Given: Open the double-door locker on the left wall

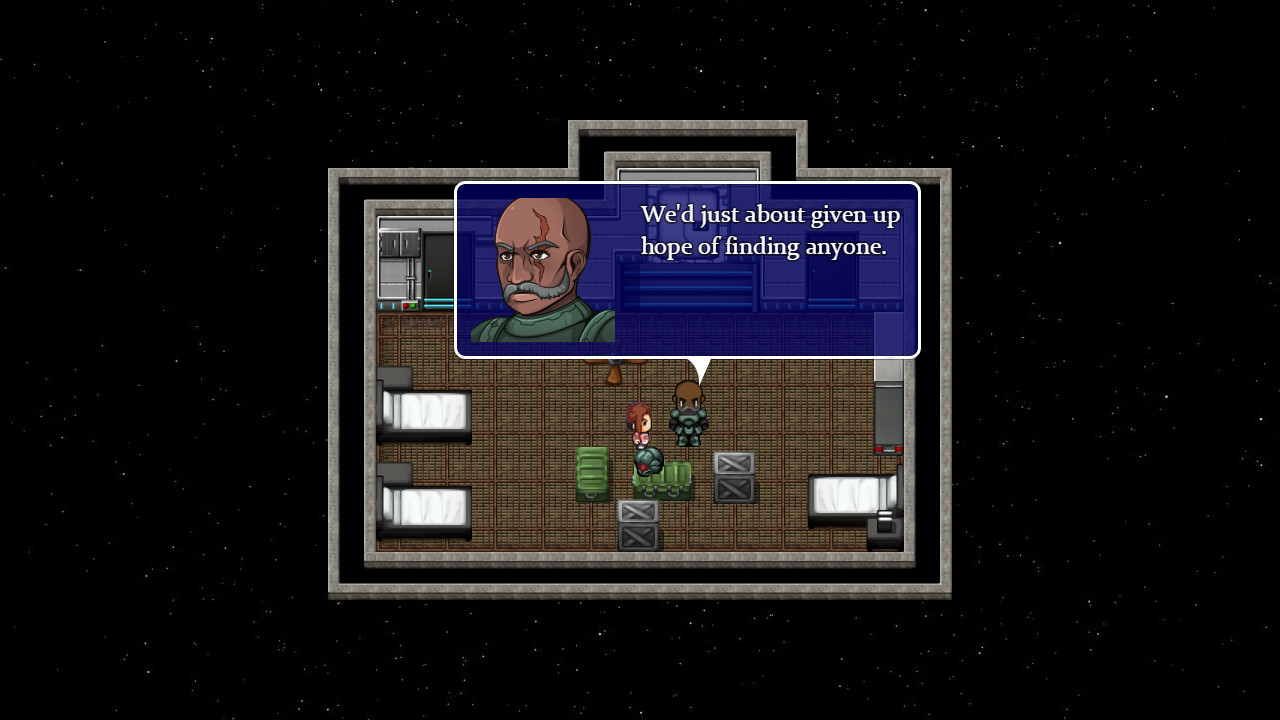Looking at the screenshot, I should (401, 242).
